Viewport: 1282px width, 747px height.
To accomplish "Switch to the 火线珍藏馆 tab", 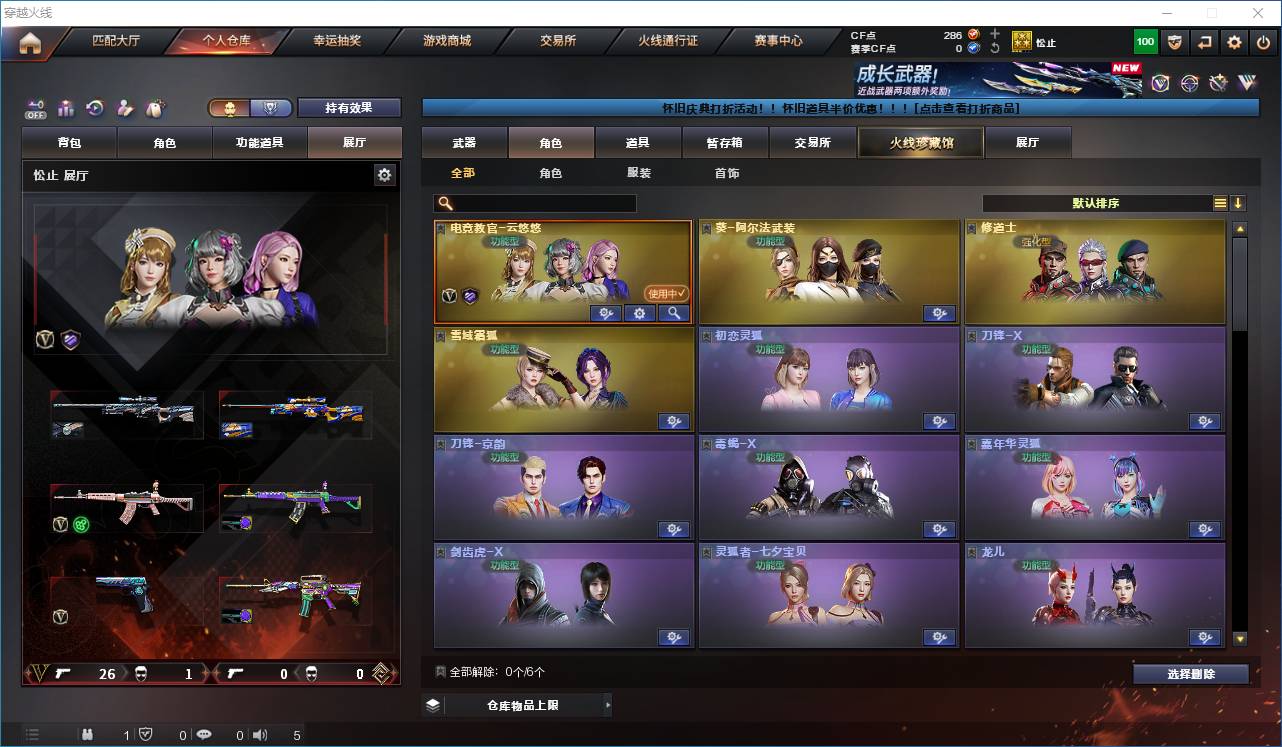I will [x=919, y=142].
